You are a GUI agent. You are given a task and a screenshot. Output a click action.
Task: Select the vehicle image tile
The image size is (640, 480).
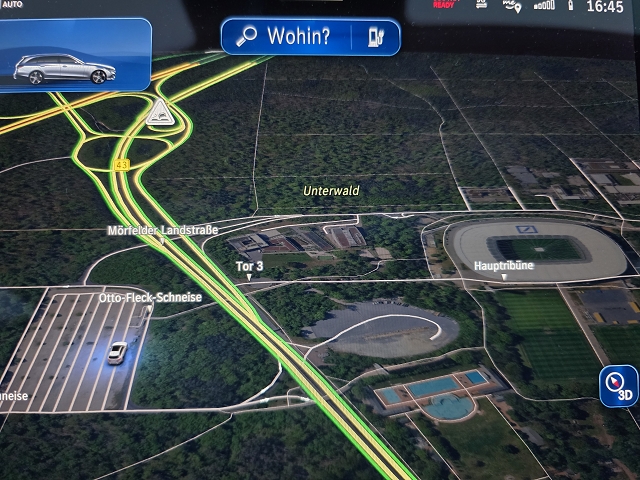click(x=75, y=56)
